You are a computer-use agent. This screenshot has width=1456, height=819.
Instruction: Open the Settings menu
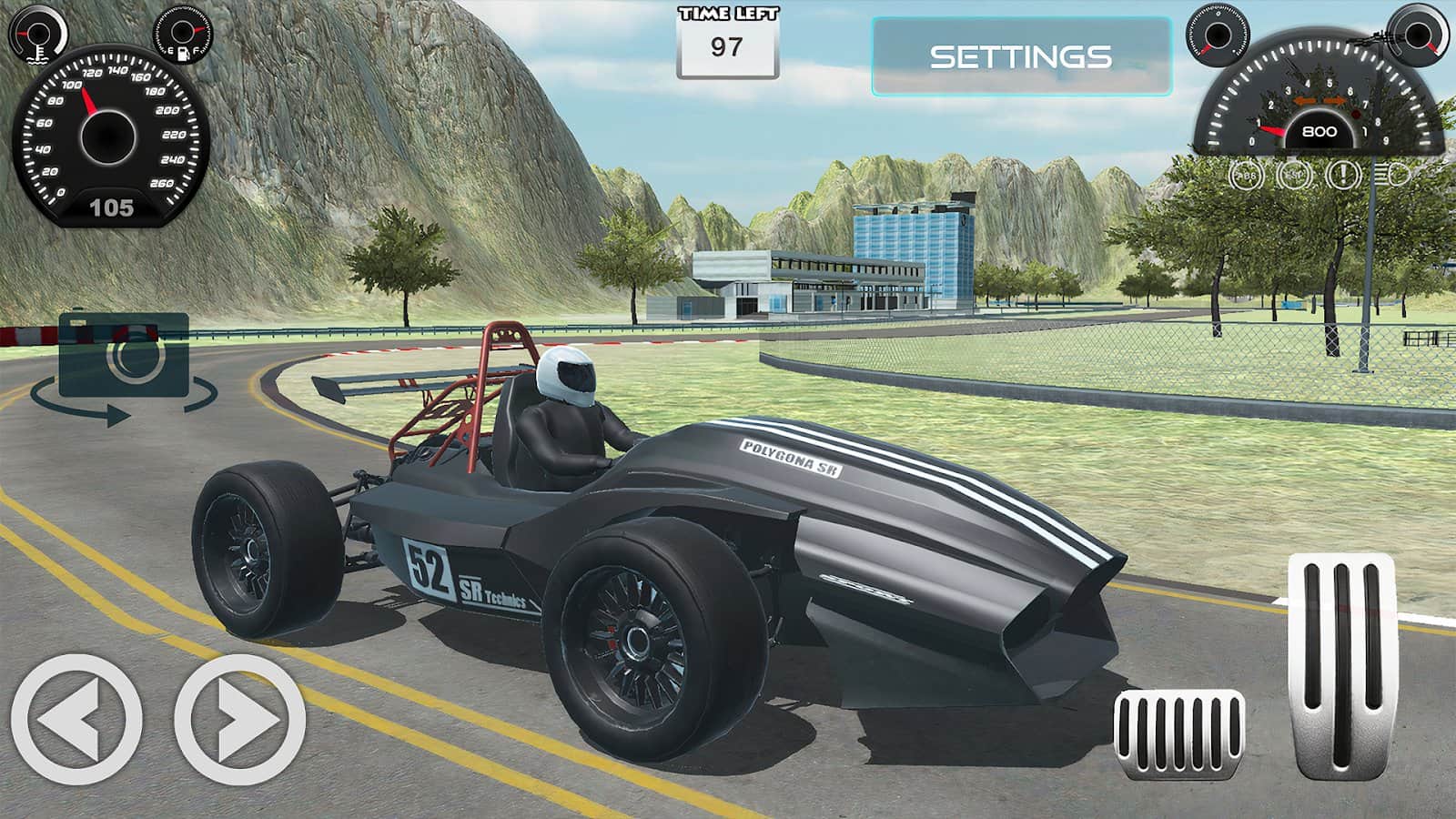pyautogui.click(x=1020, y=56)
